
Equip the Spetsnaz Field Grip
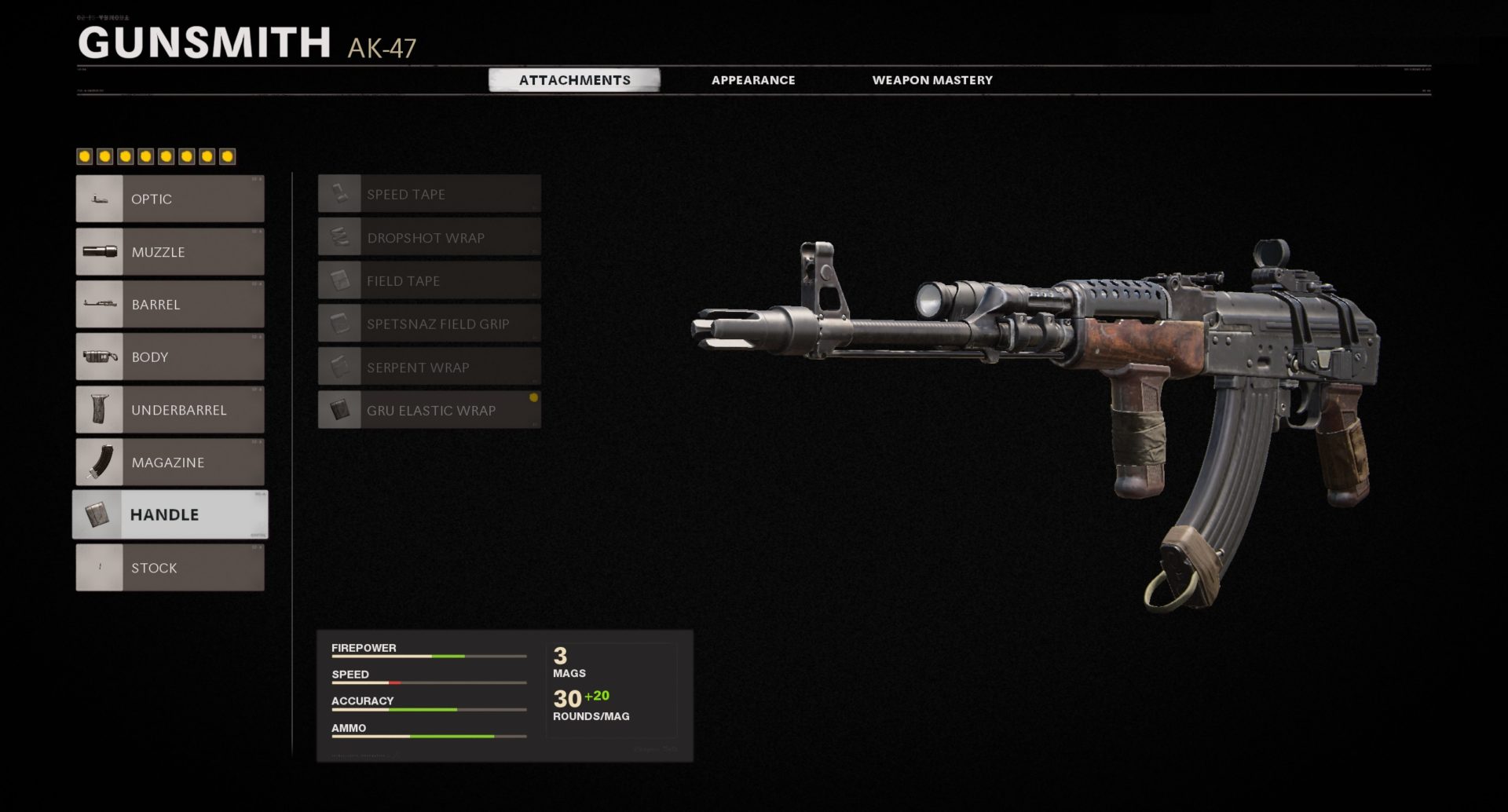pos(430,324)
